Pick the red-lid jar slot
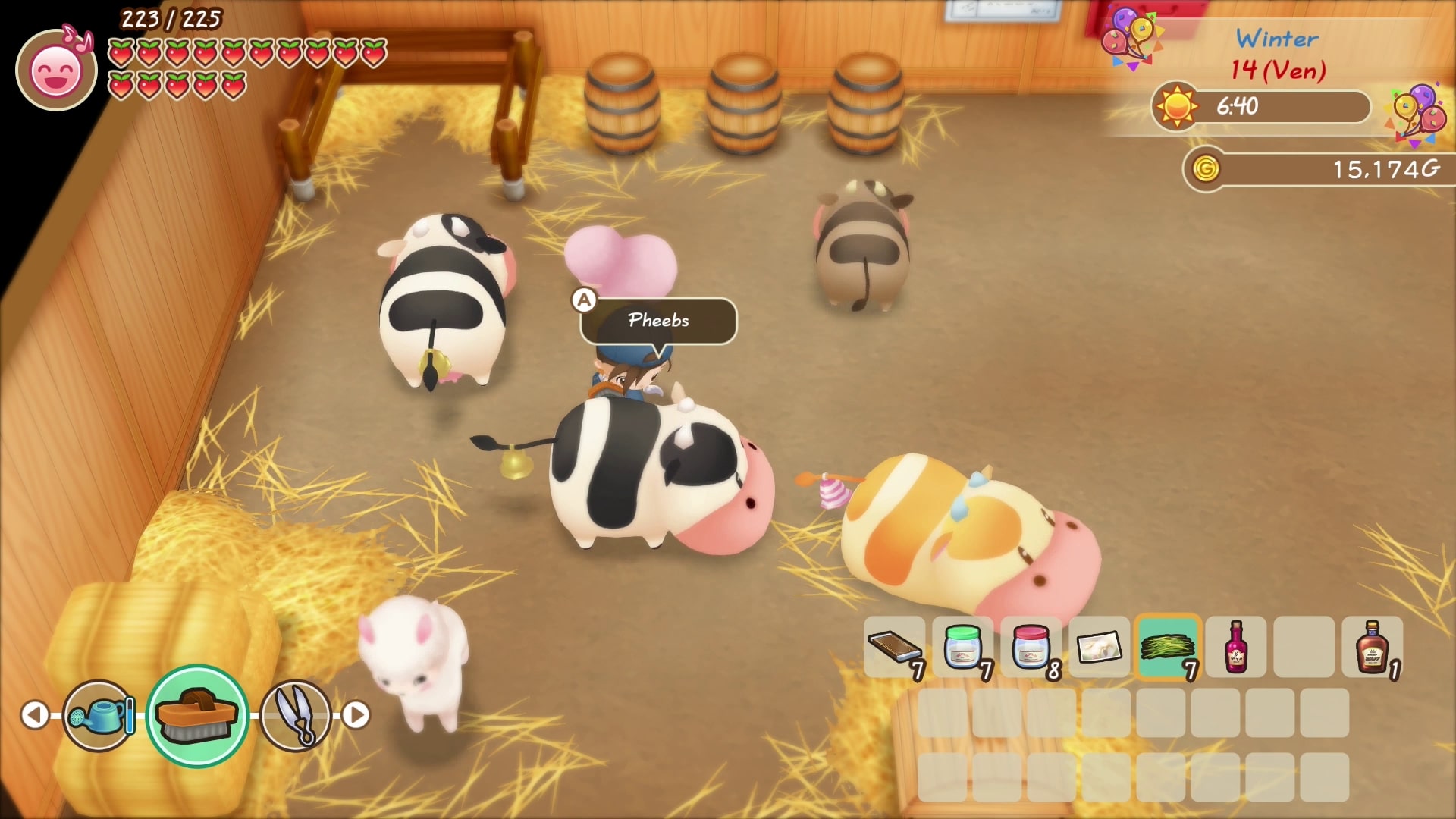The image size is (1456, 819). [x=1031, y=647]
